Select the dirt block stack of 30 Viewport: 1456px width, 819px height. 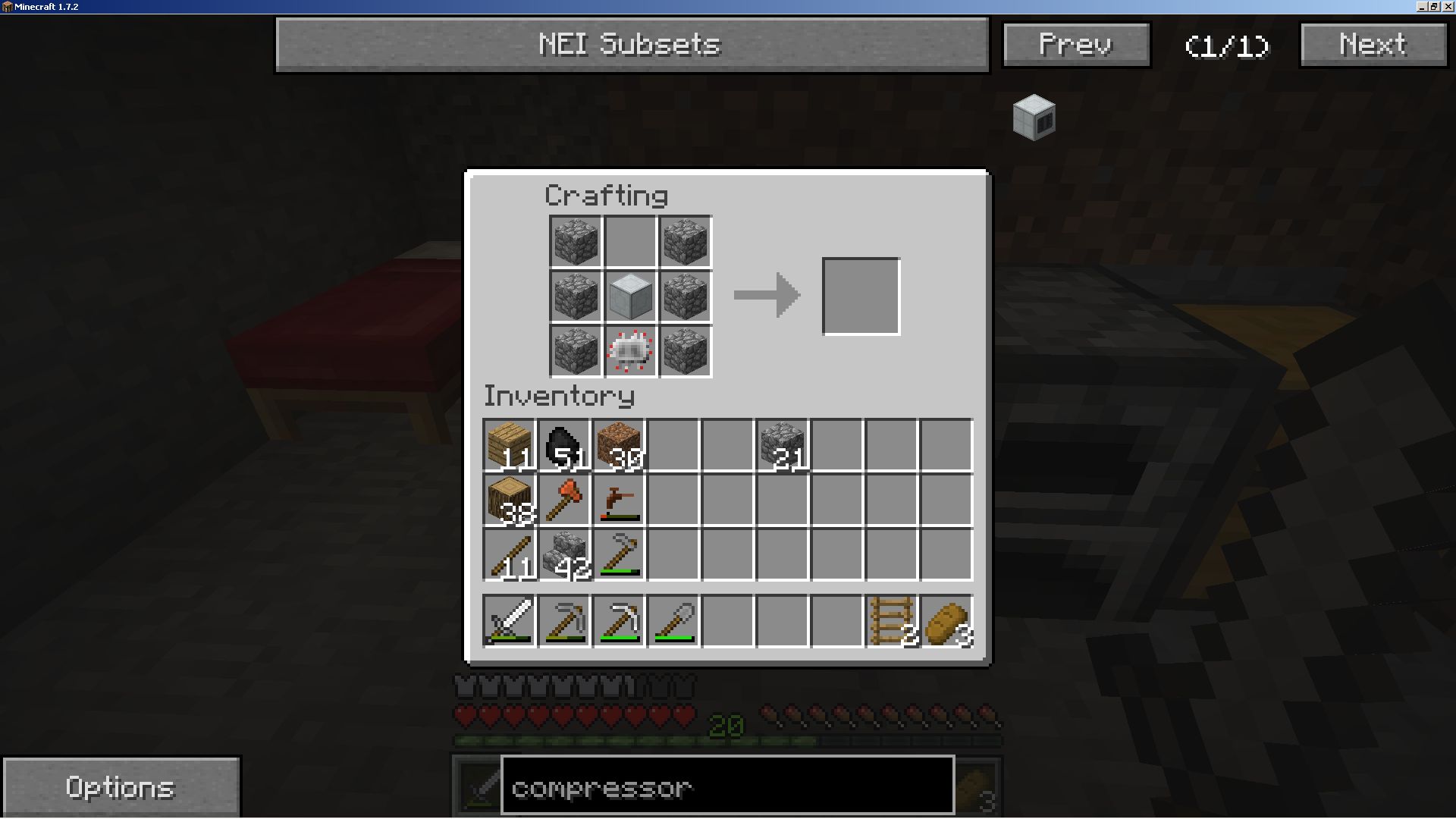click(x=619, y=445)
